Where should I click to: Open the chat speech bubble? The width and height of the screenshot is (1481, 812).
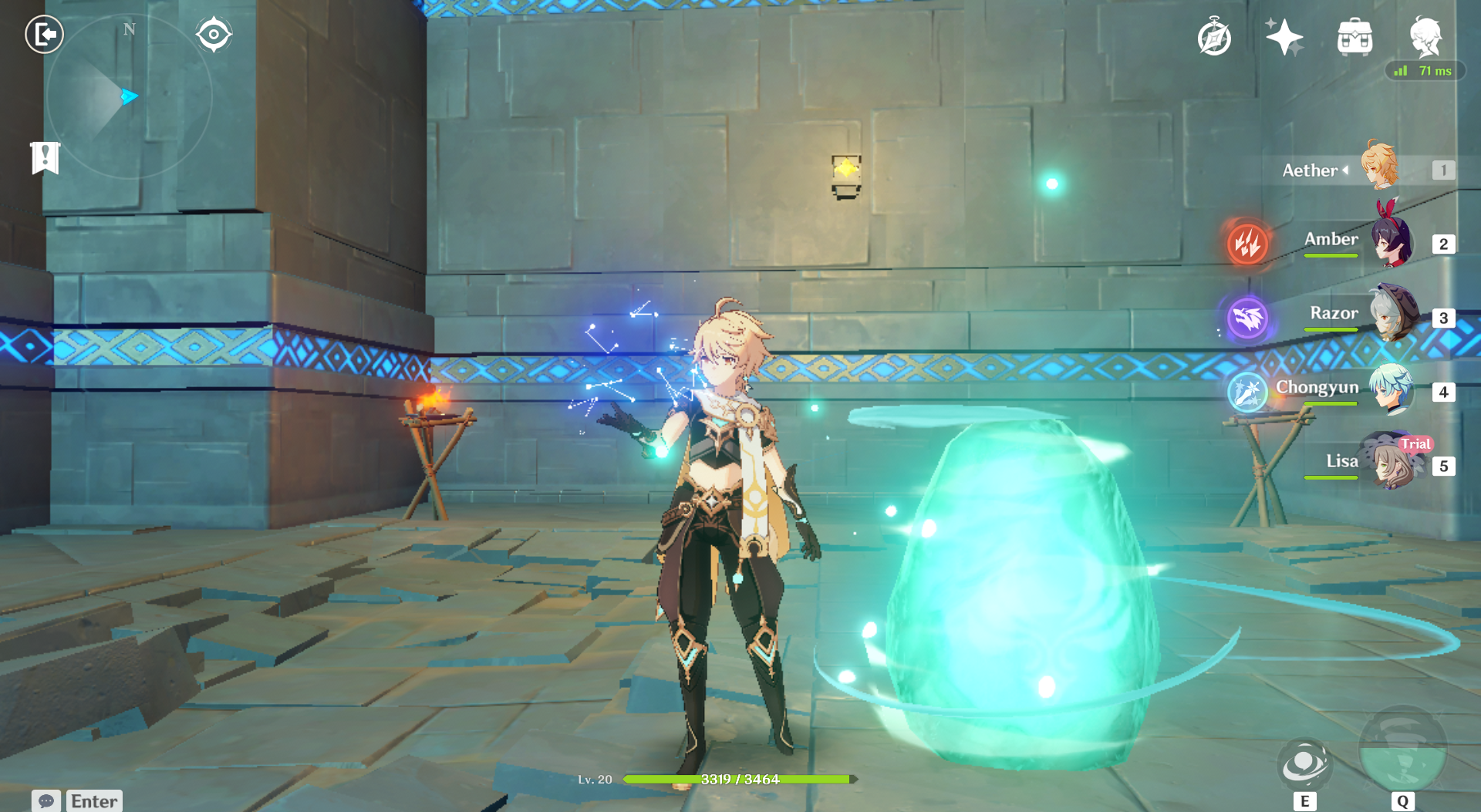tap(46, 801)
